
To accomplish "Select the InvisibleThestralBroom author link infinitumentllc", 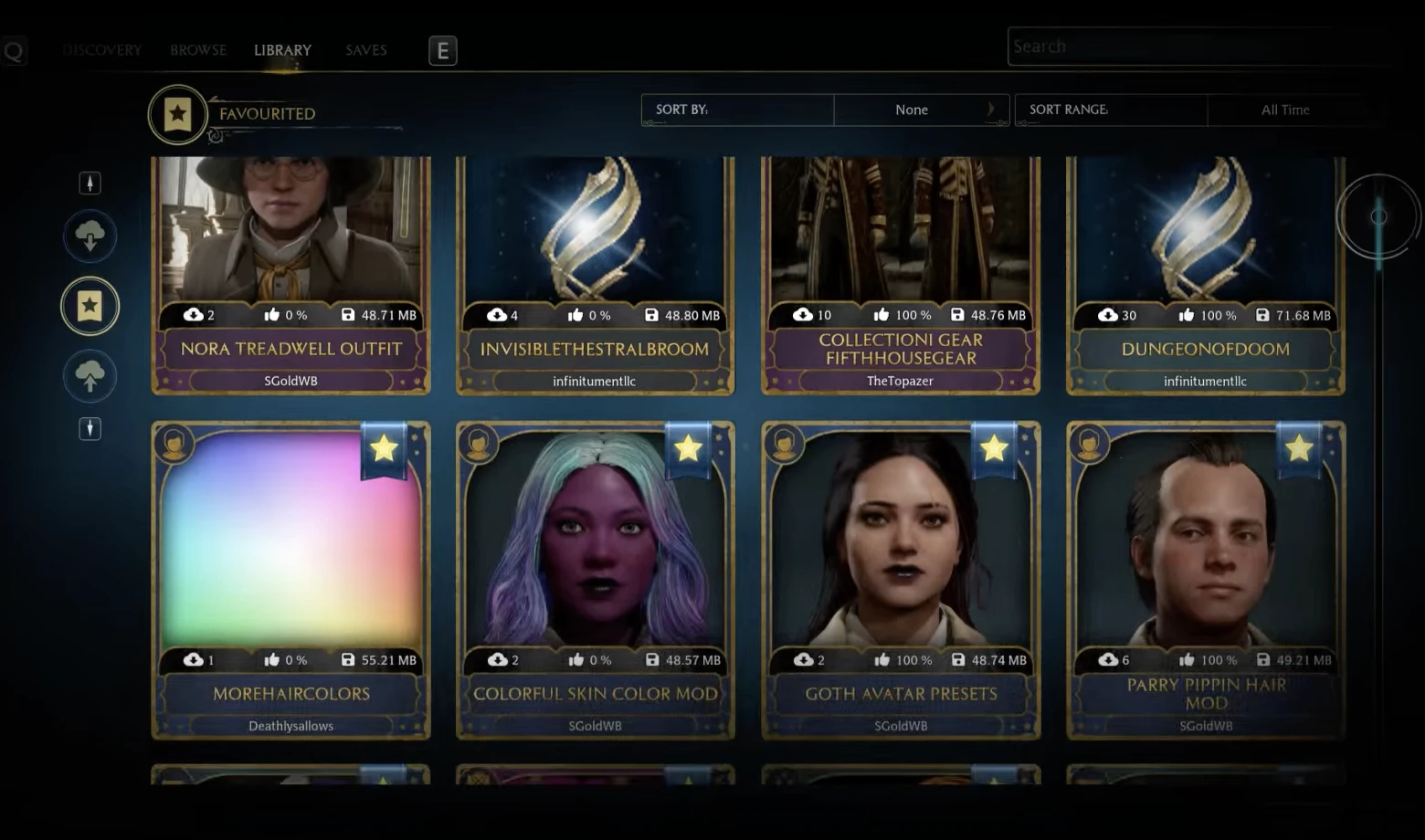I will pos(594,381).
